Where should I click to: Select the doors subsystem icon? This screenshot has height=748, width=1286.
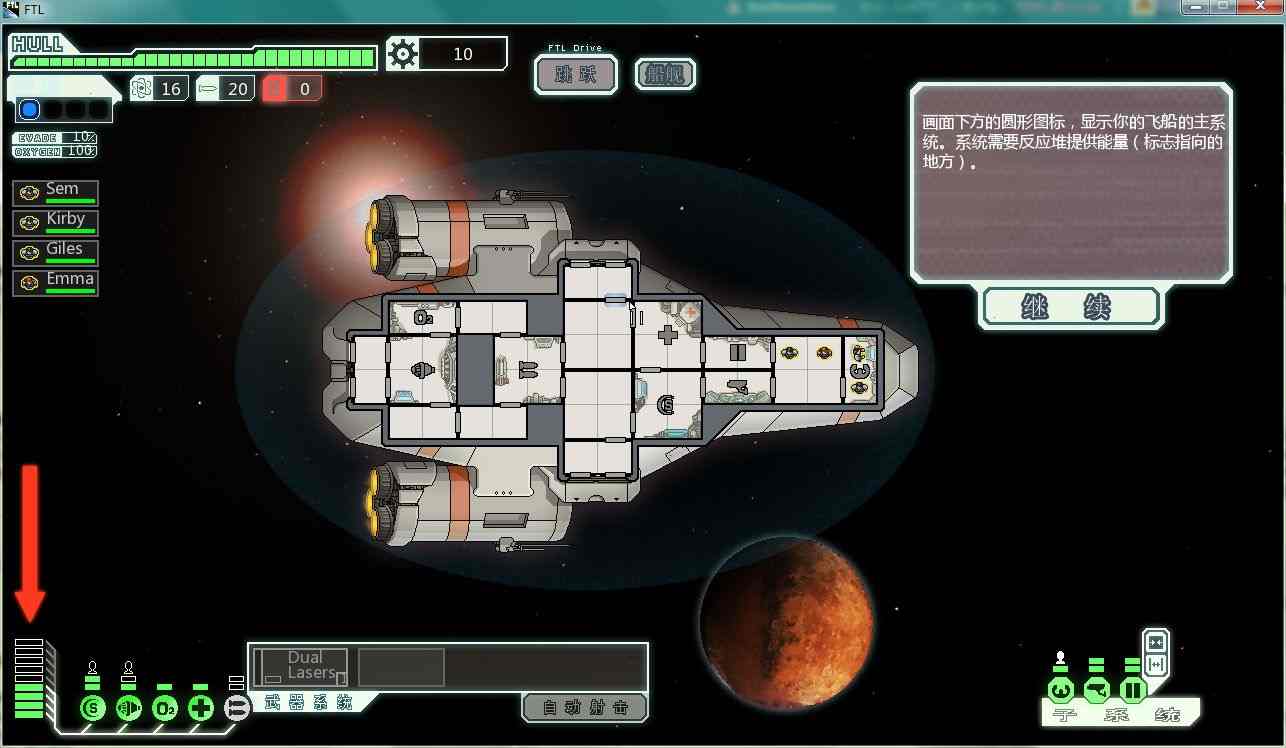click(x=1132, y=690)
